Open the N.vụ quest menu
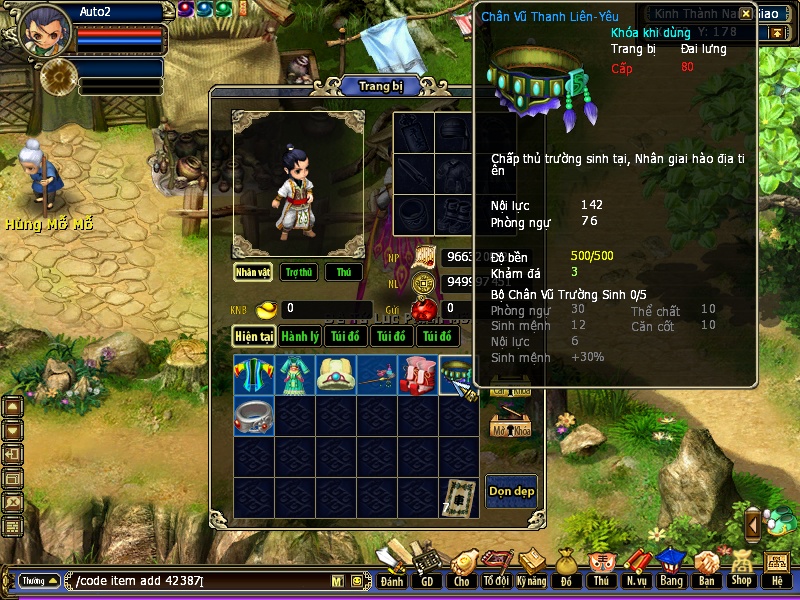 click(x=636, y=568)
